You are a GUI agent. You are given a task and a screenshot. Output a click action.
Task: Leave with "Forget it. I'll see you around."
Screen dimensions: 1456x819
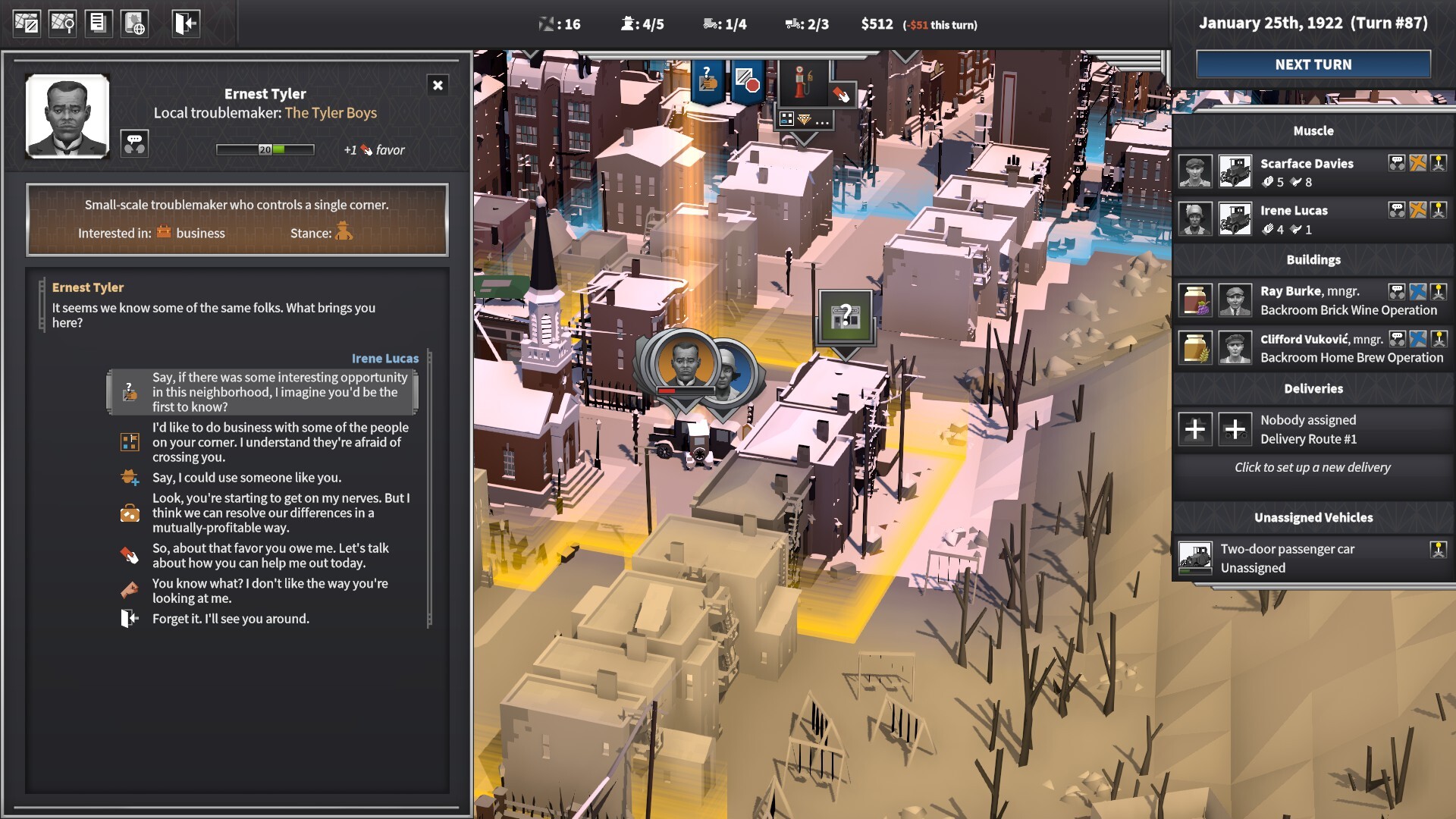tap(231, 619)
